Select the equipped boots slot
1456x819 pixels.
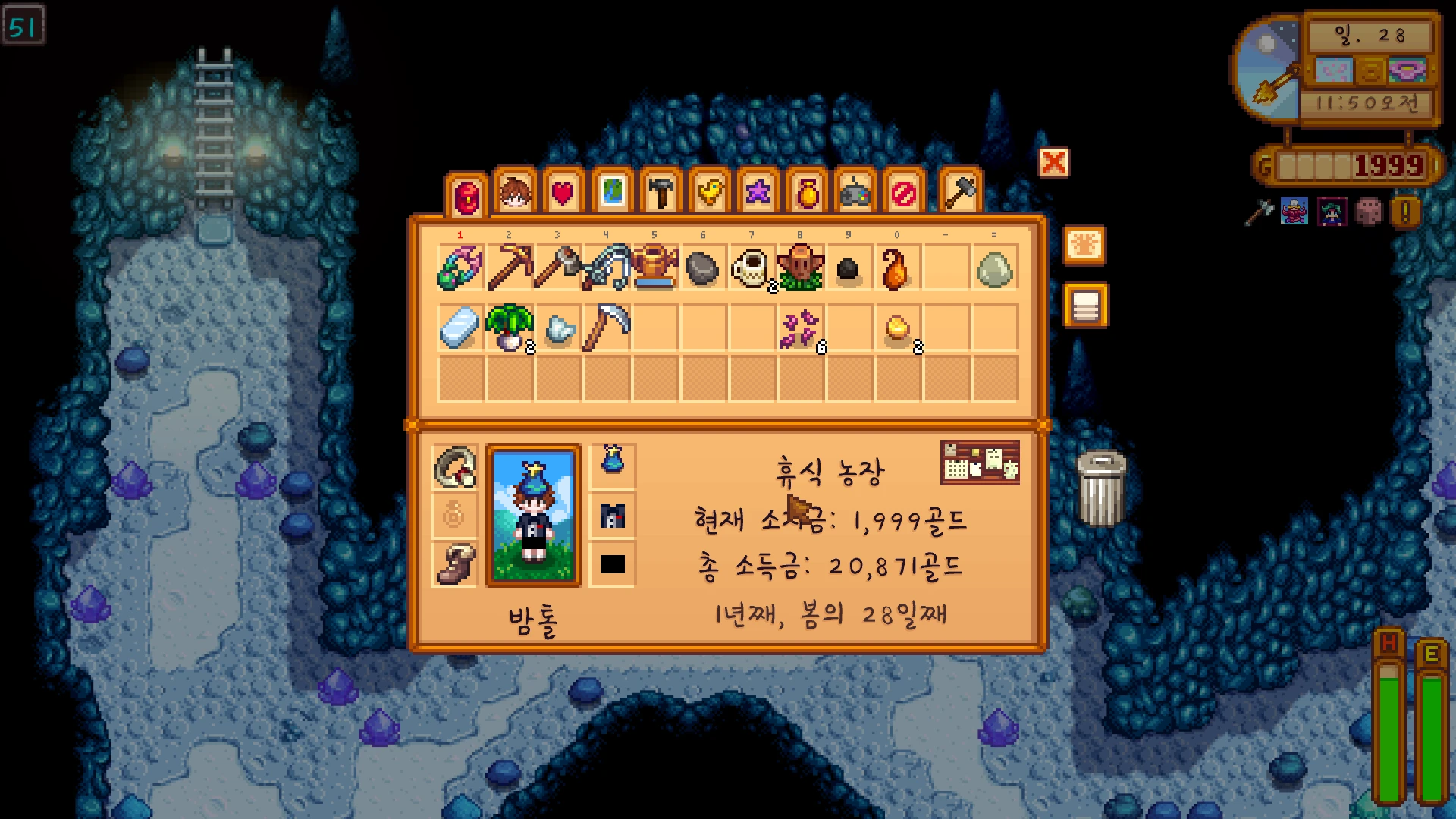(x=455, y=563)
